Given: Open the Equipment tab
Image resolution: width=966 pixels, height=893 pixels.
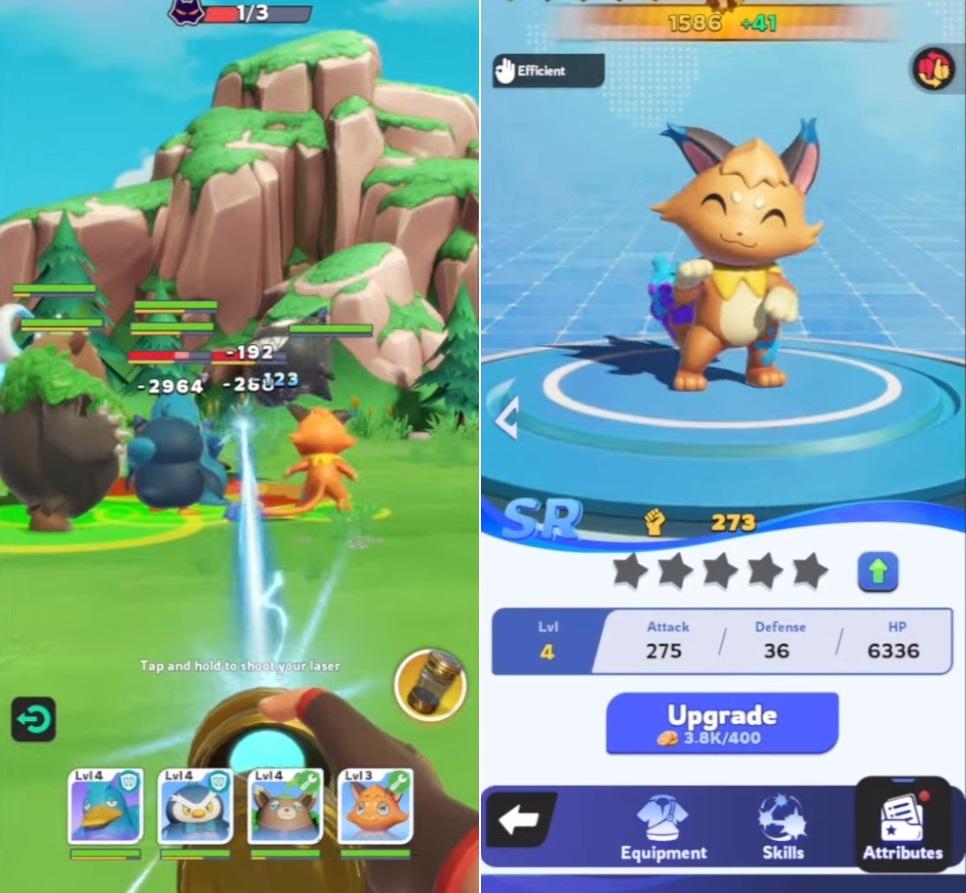Looking at the screenshot, I should coord(663,827).
